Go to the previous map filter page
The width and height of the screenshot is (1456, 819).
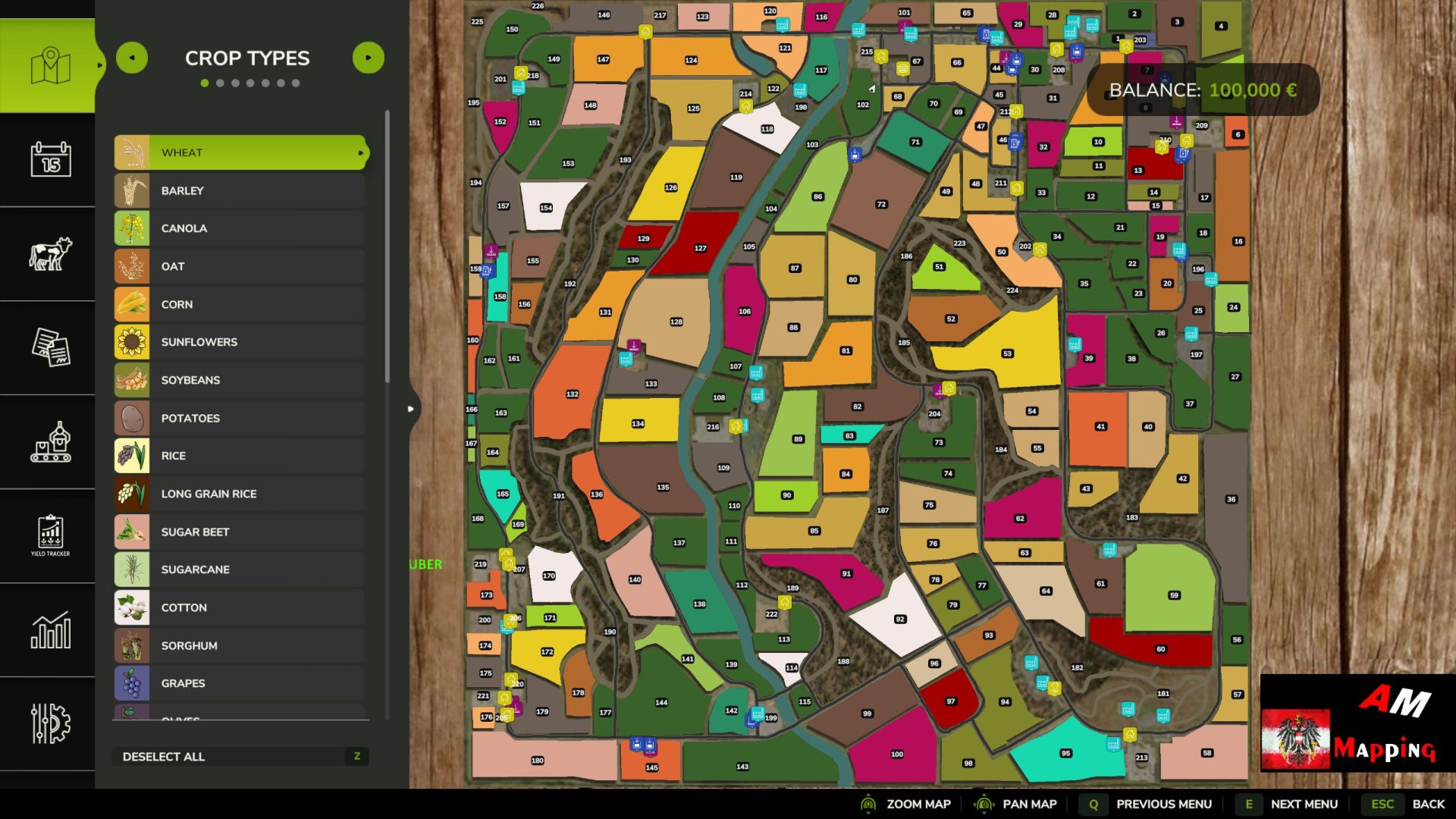tap(132, 58)
